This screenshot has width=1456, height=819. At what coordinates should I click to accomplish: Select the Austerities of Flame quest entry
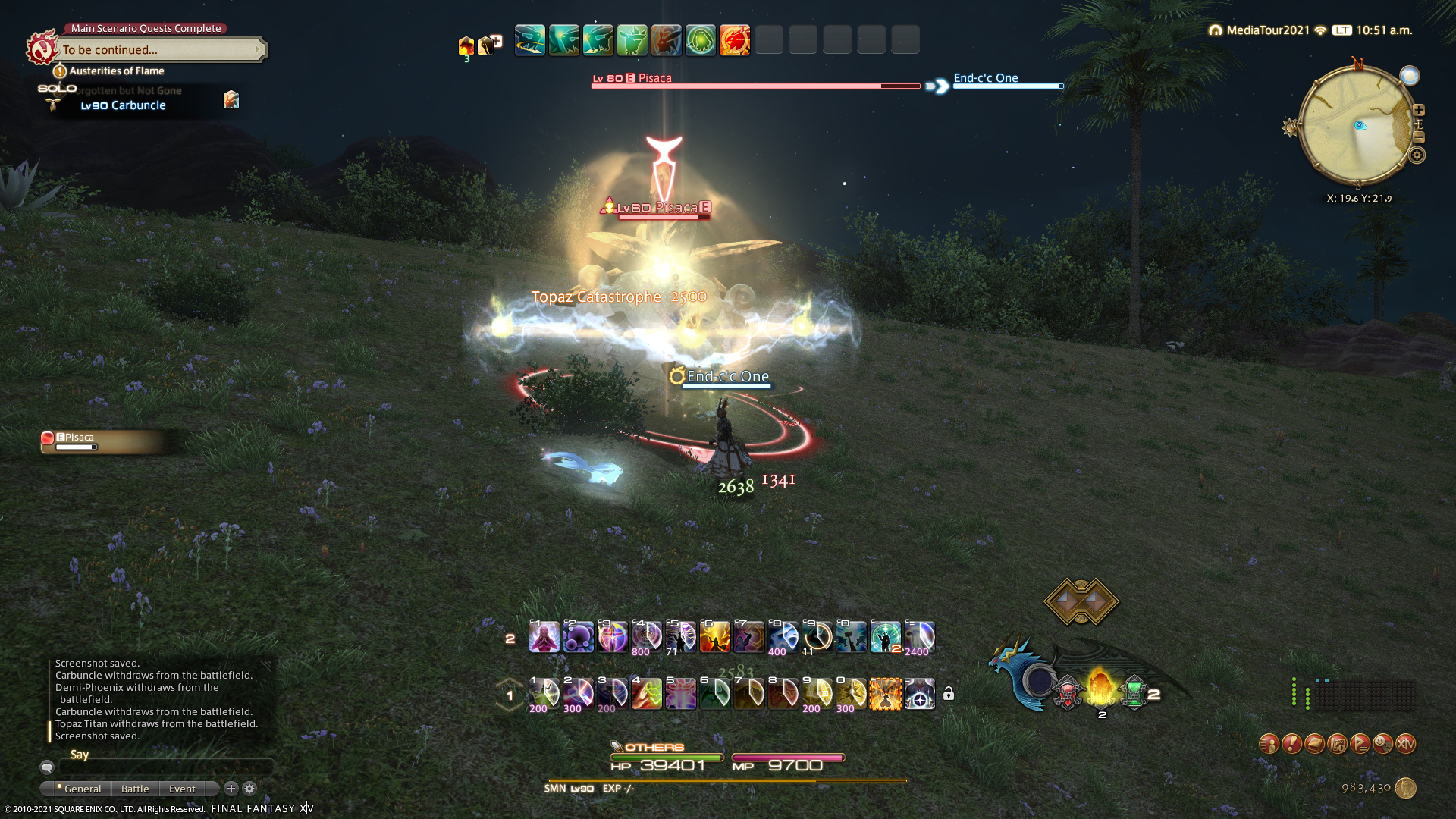coord(116,71)
